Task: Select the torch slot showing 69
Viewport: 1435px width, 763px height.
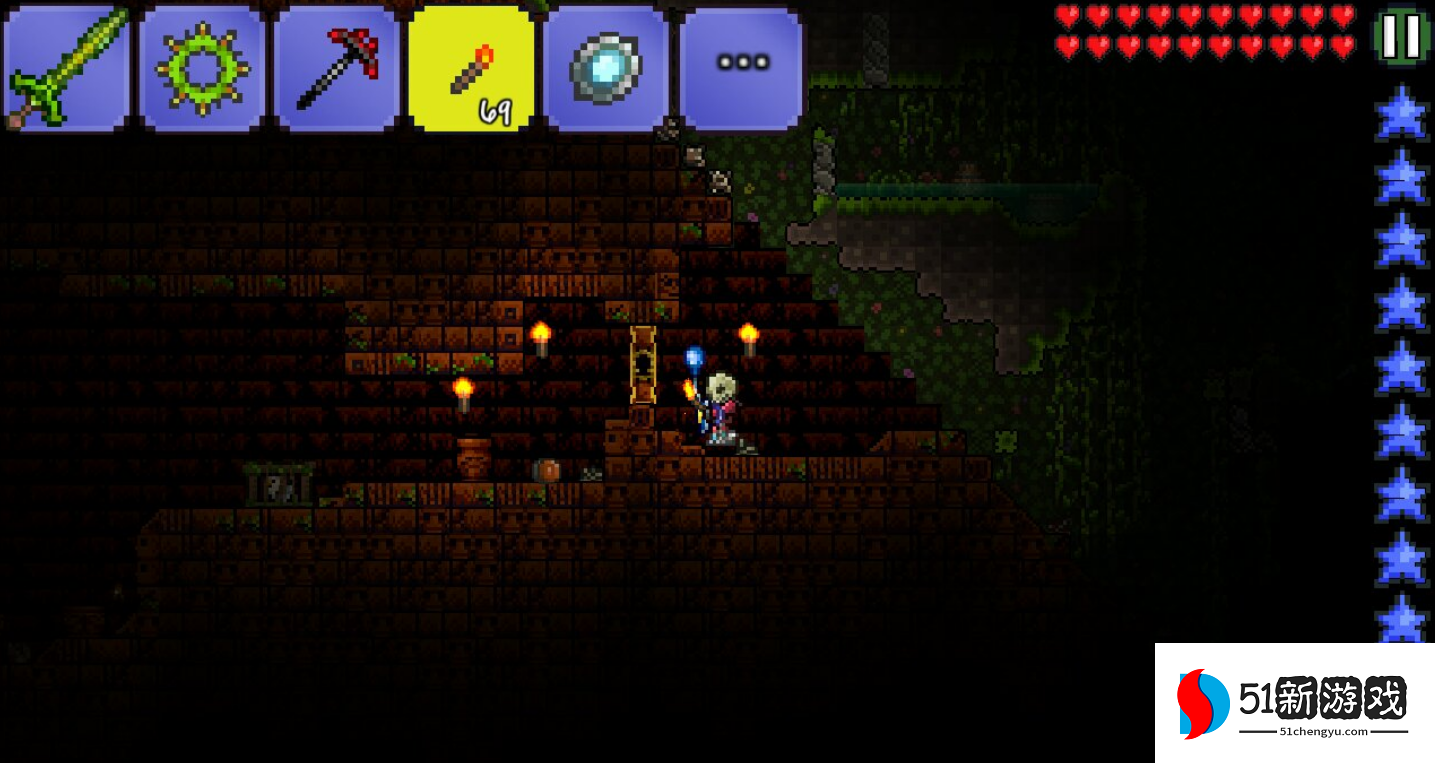Action: [472, 68]
